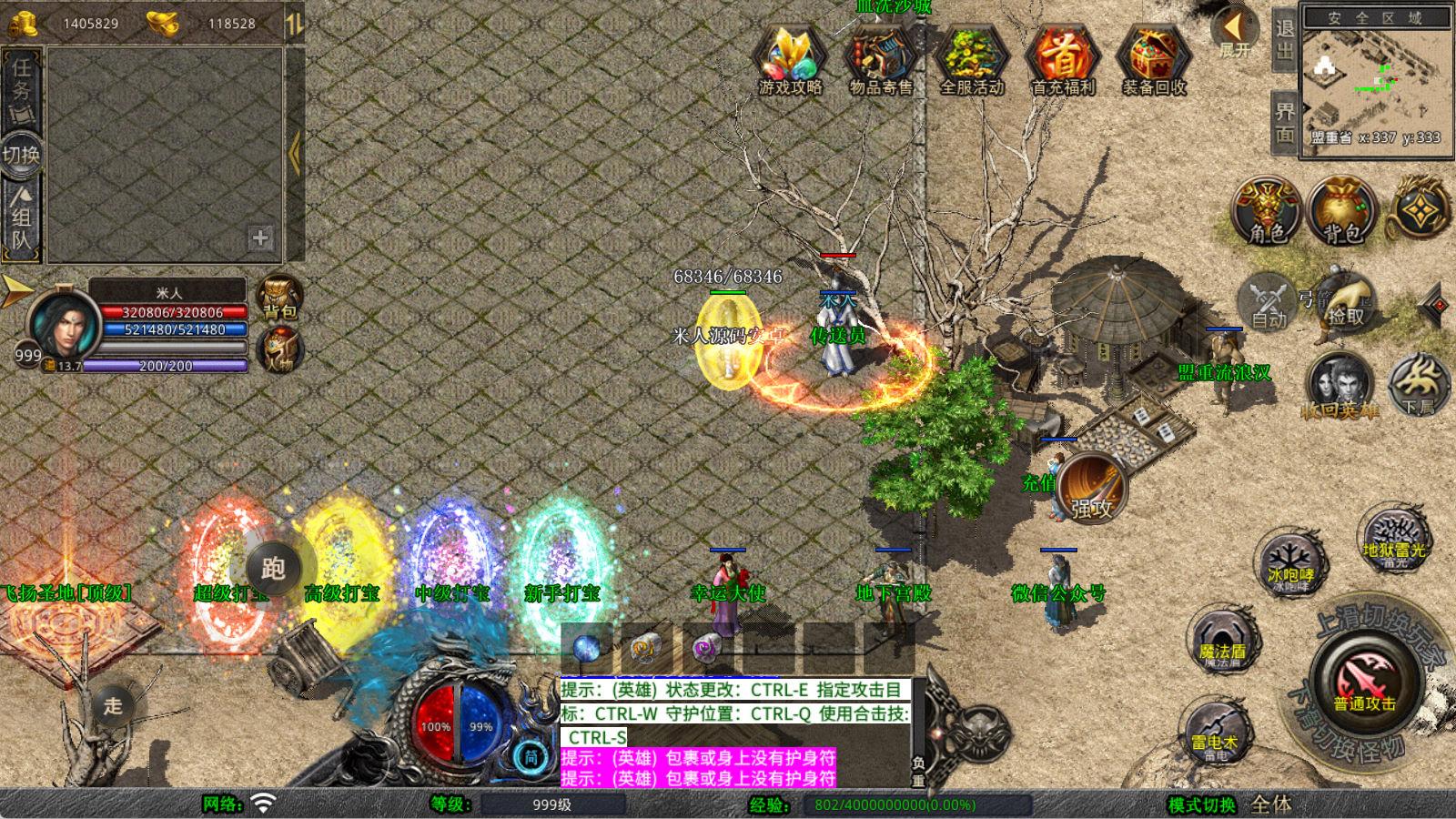This screenshot has width=1456, height=819.
Task: Collapse the top icon row with 展开 arrow
Action: point(1234,33)
